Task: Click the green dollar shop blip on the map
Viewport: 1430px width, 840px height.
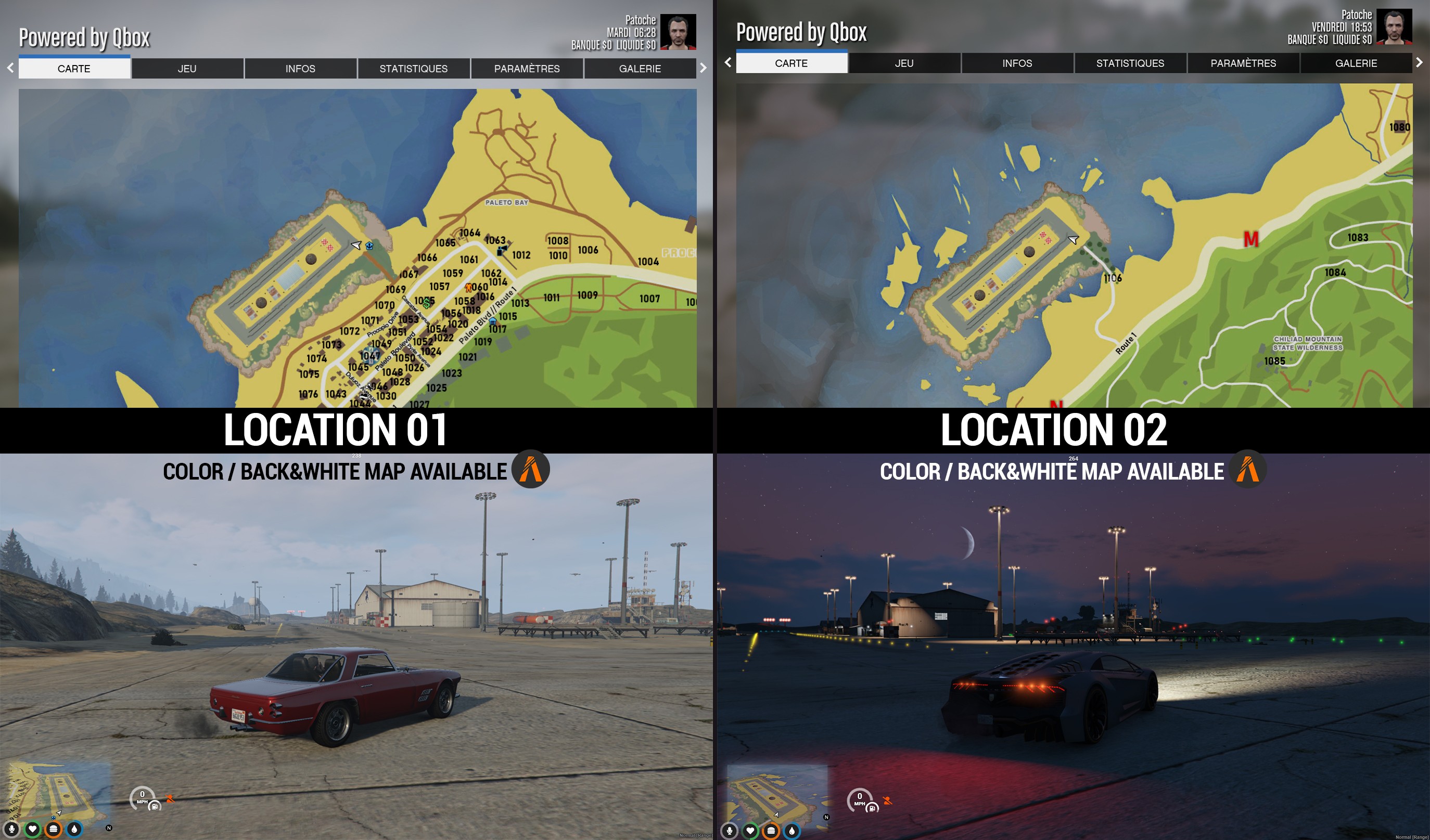Action: (426, 303)
